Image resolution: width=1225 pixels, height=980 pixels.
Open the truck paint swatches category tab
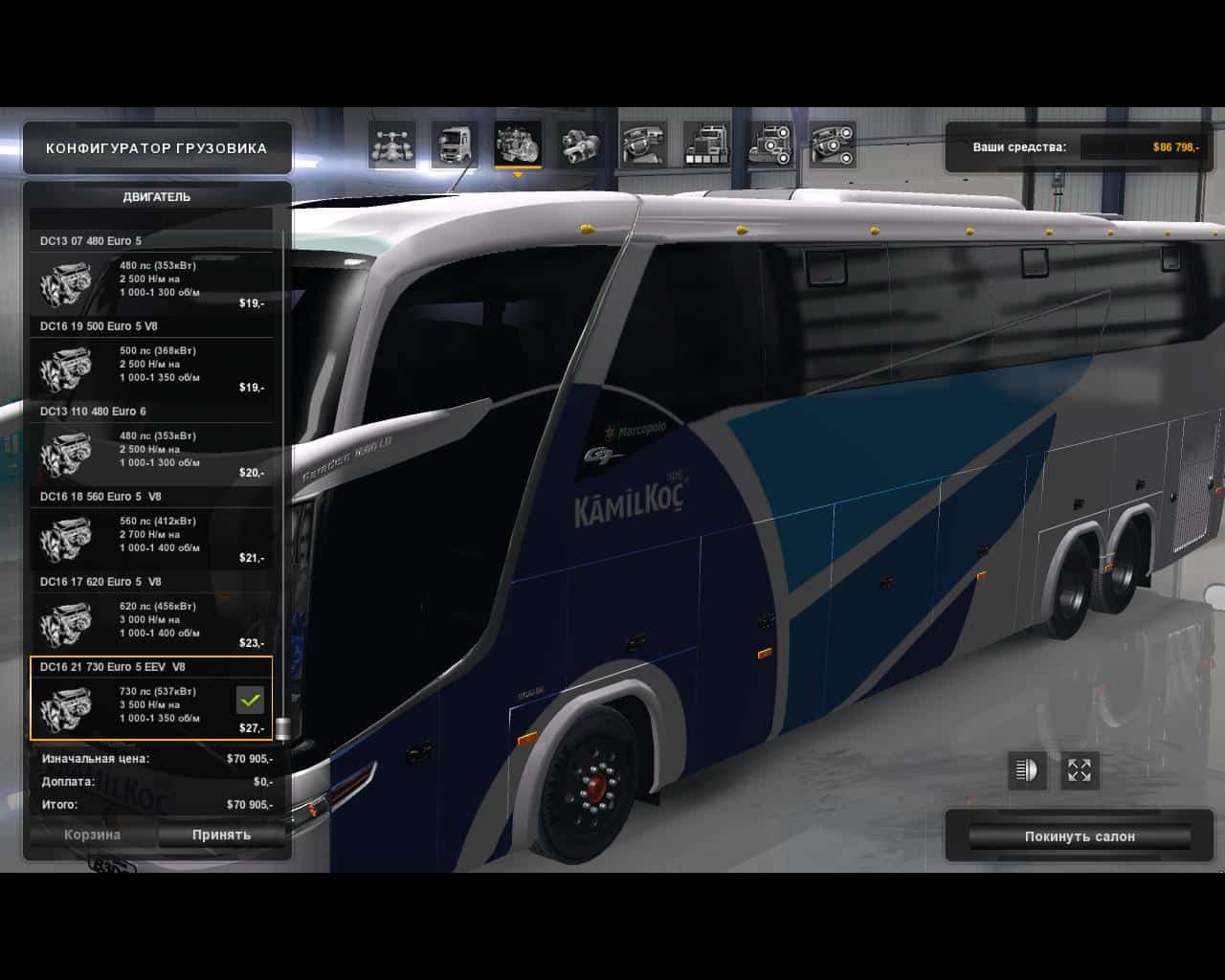[707, 145]
